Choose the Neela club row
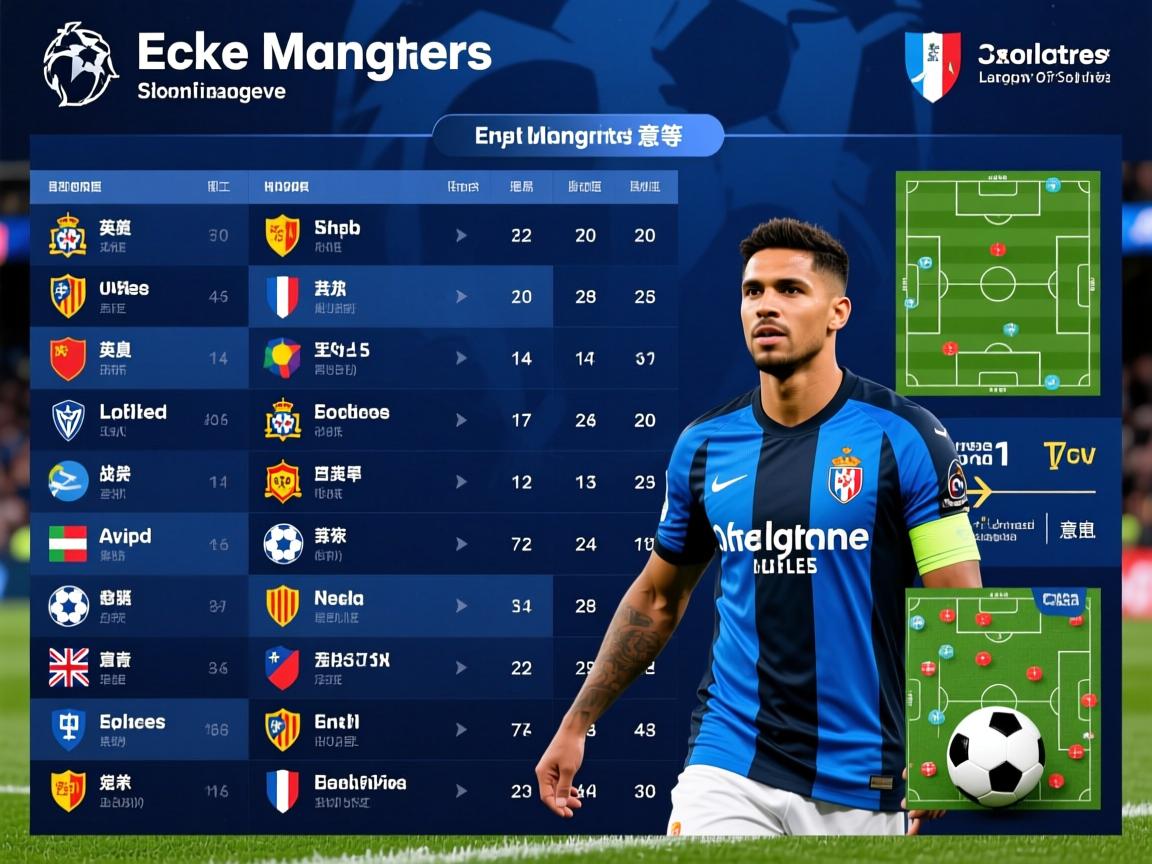1152x864 pixels. tap(339, 605)
